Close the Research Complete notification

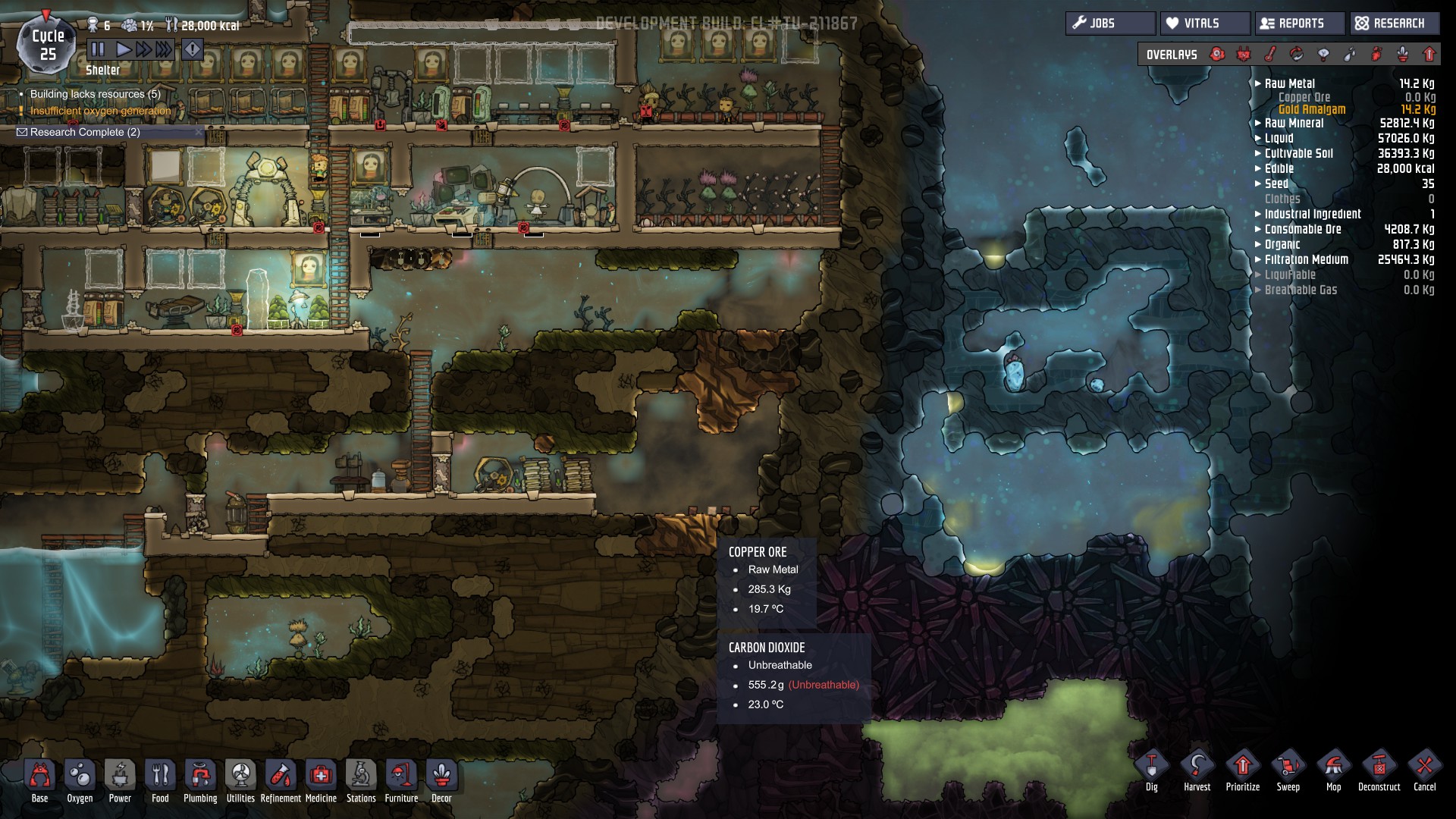coord(199,132)
